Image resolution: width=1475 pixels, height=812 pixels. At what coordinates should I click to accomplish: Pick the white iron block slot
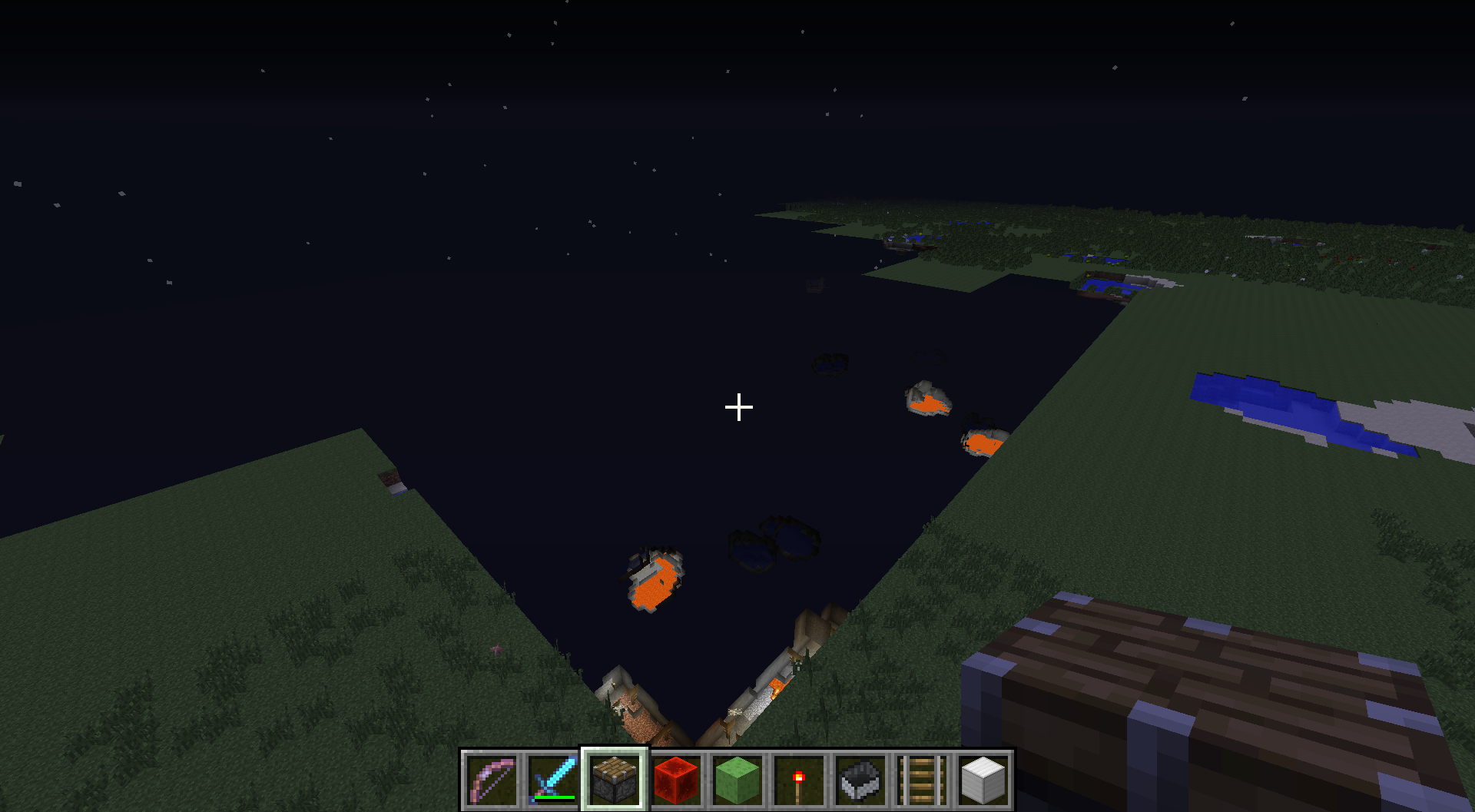click(x=983, y=780)
